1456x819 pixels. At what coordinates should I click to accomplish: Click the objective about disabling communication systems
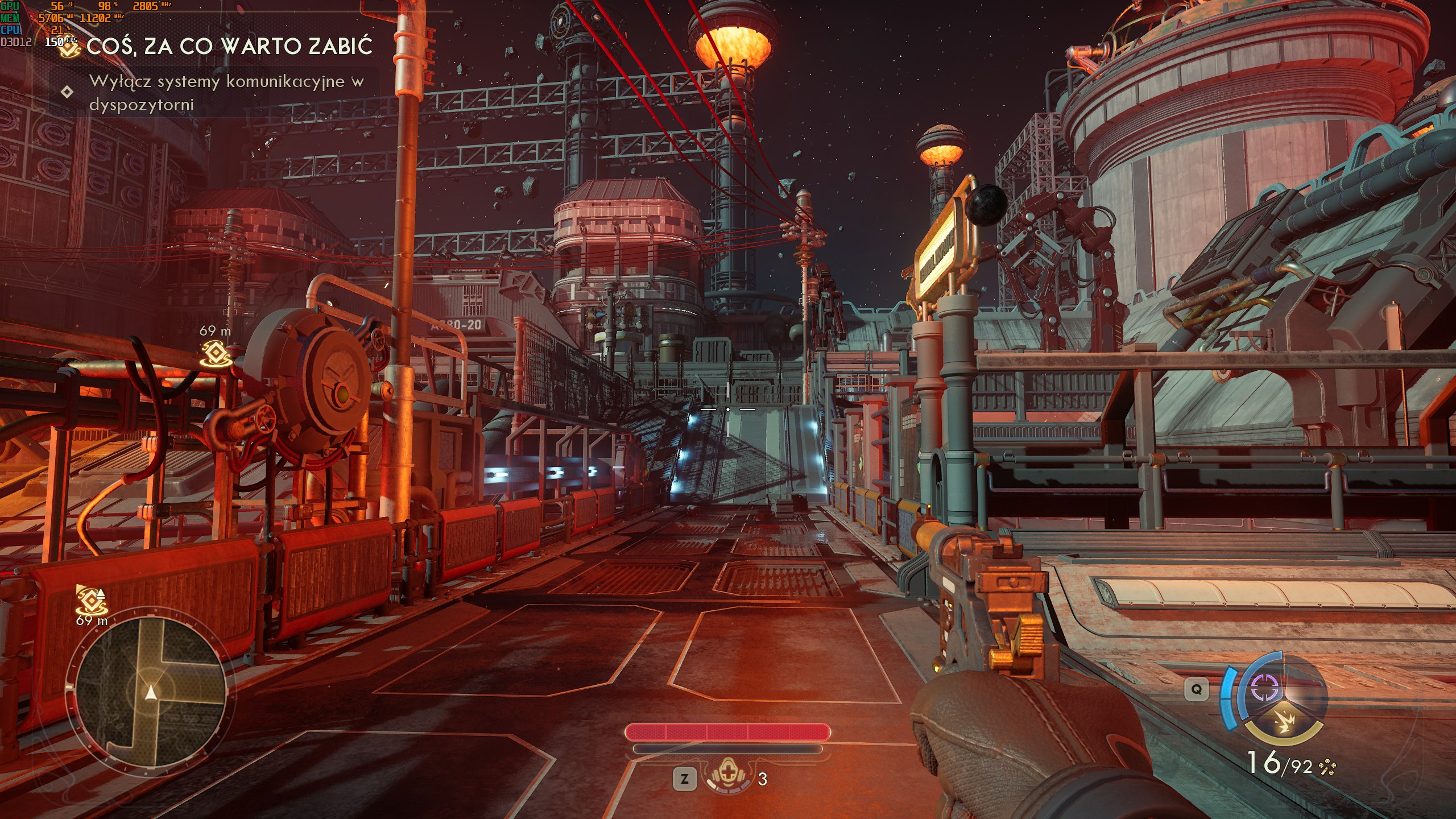click(x=226, y=93)
